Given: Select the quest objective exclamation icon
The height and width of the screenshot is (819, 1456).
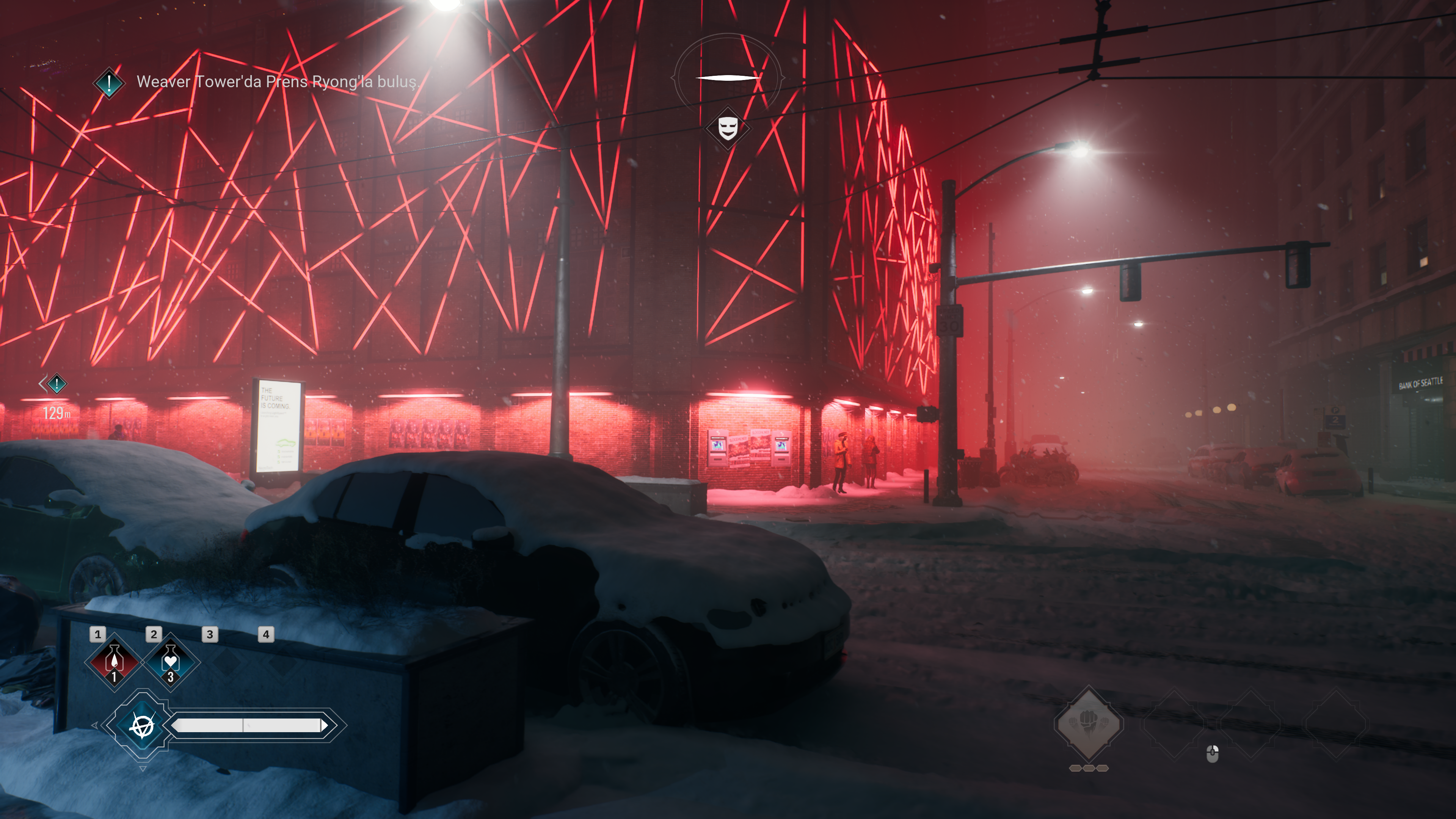Looking at the screenshot, I should coord(108,83).
